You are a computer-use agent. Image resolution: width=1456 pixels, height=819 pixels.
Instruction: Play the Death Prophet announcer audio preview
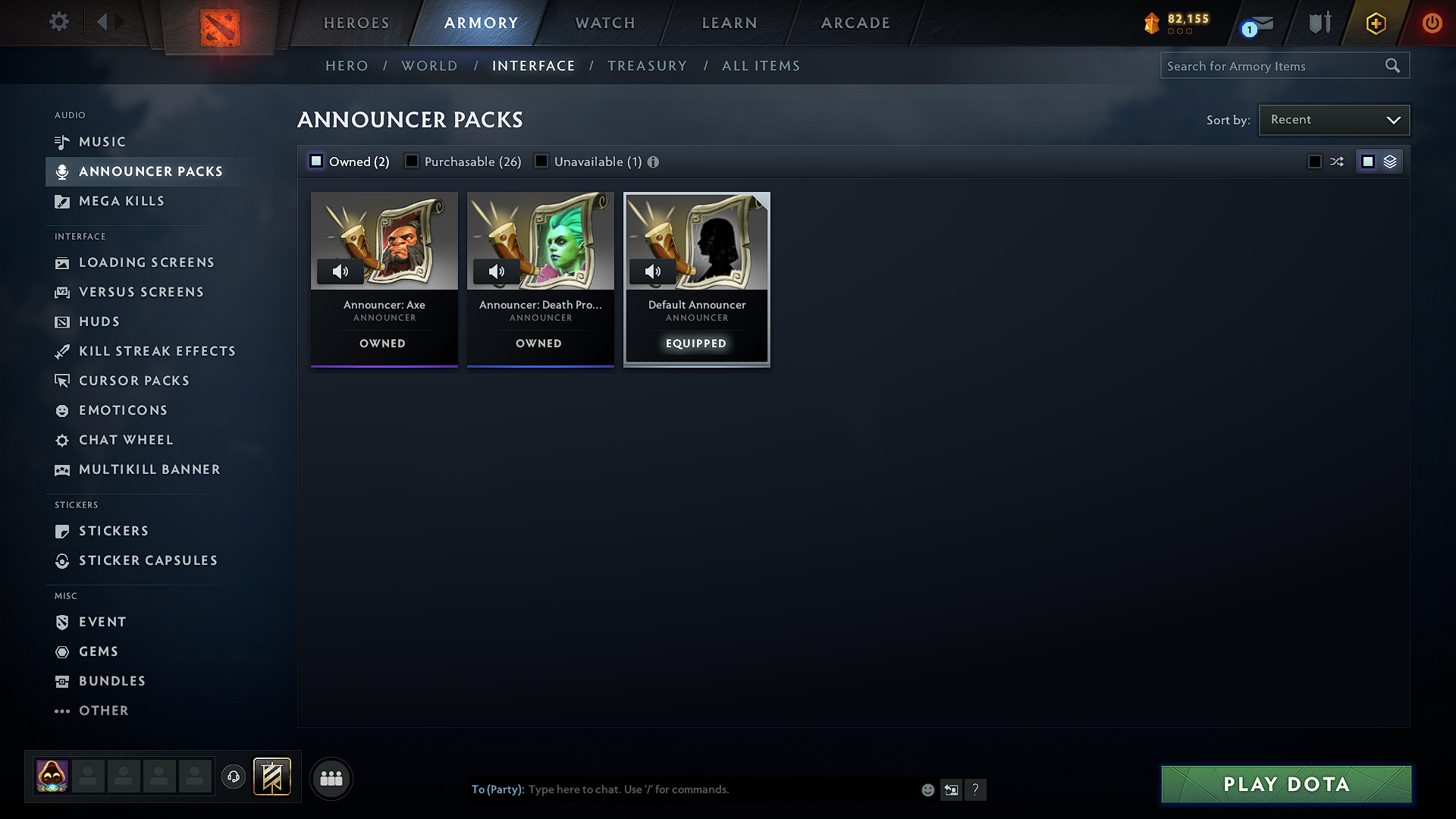497,271
